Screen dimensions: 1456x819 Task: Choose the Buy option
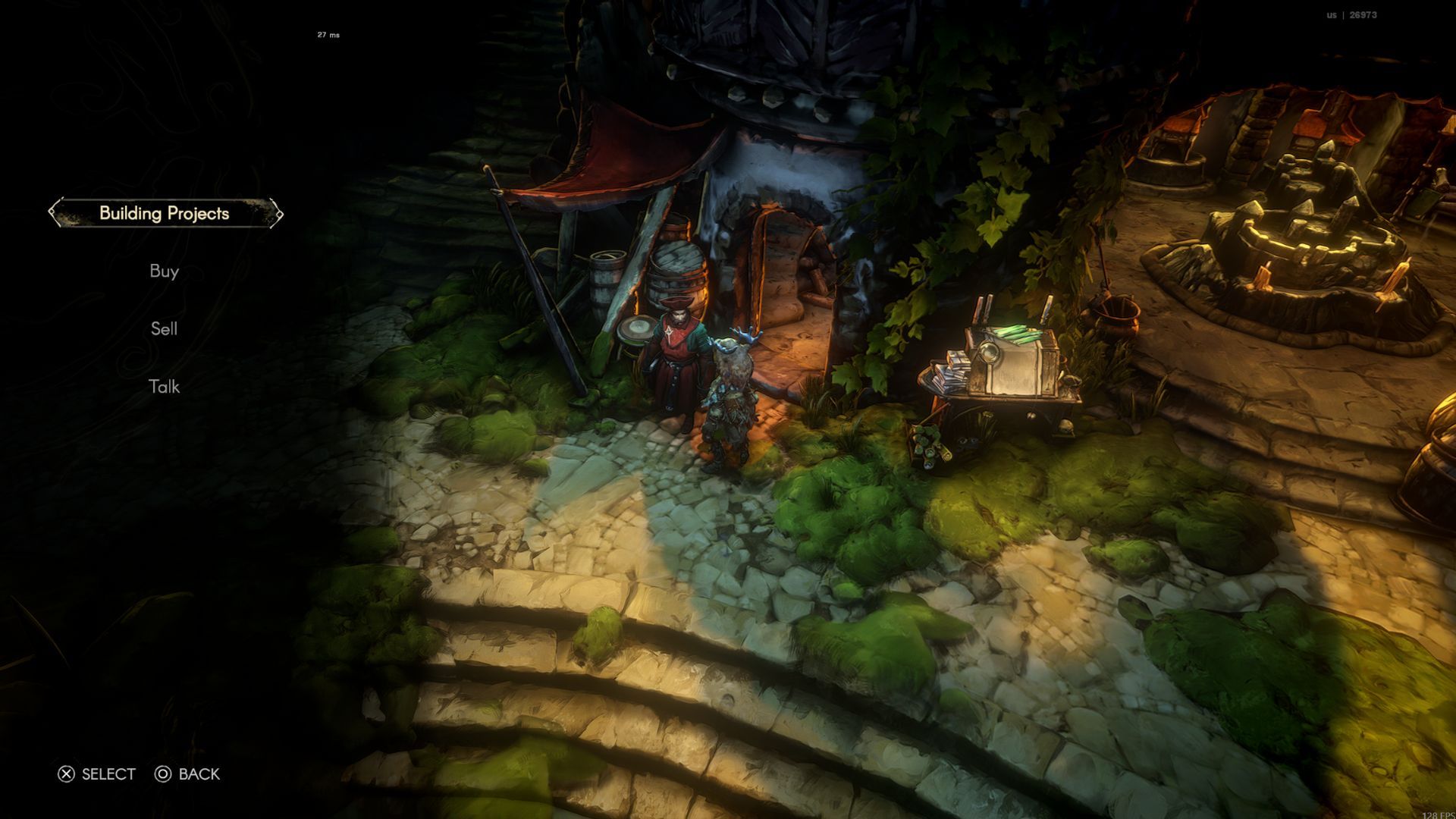pyautogui.click(x=165, y=271)
